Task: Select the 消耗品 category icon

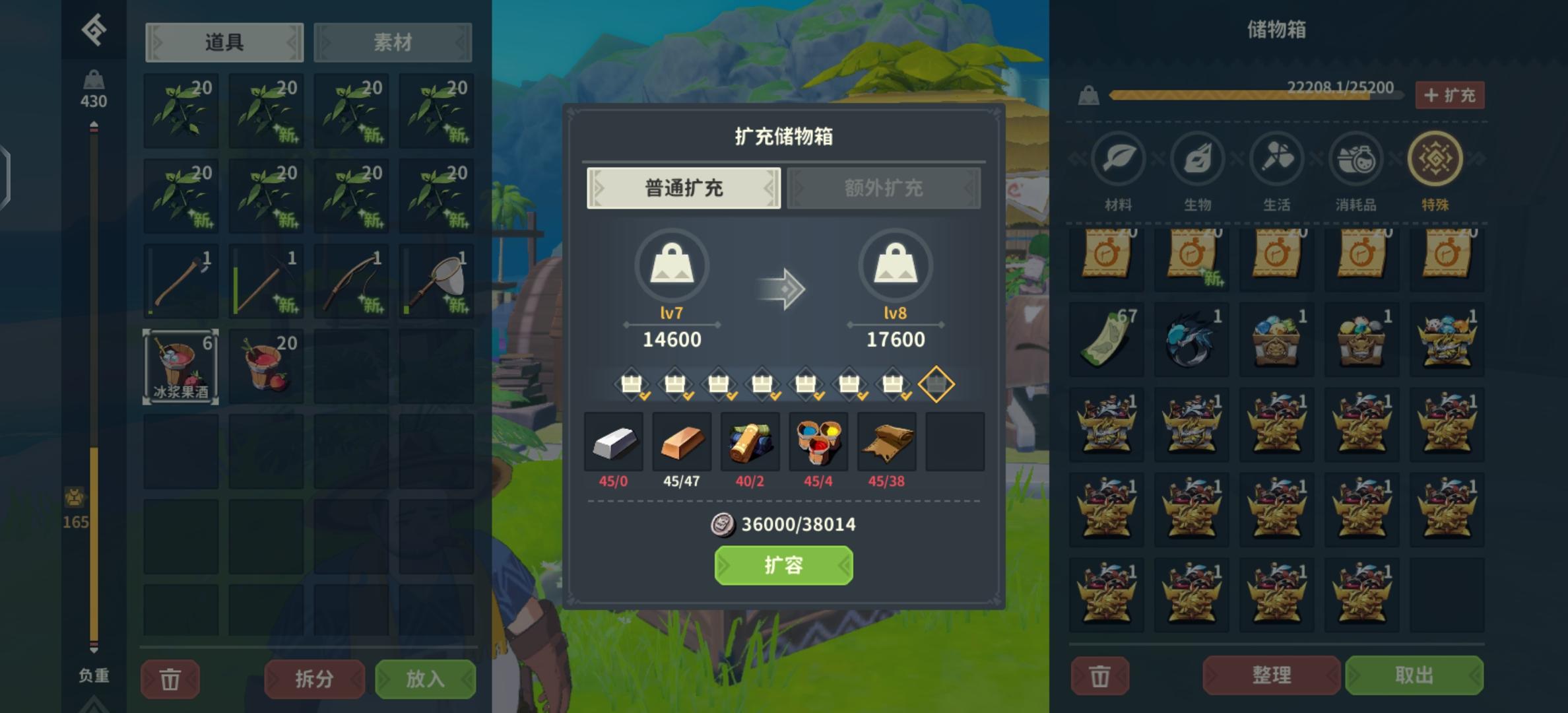Action: (x=1355, y=158)
